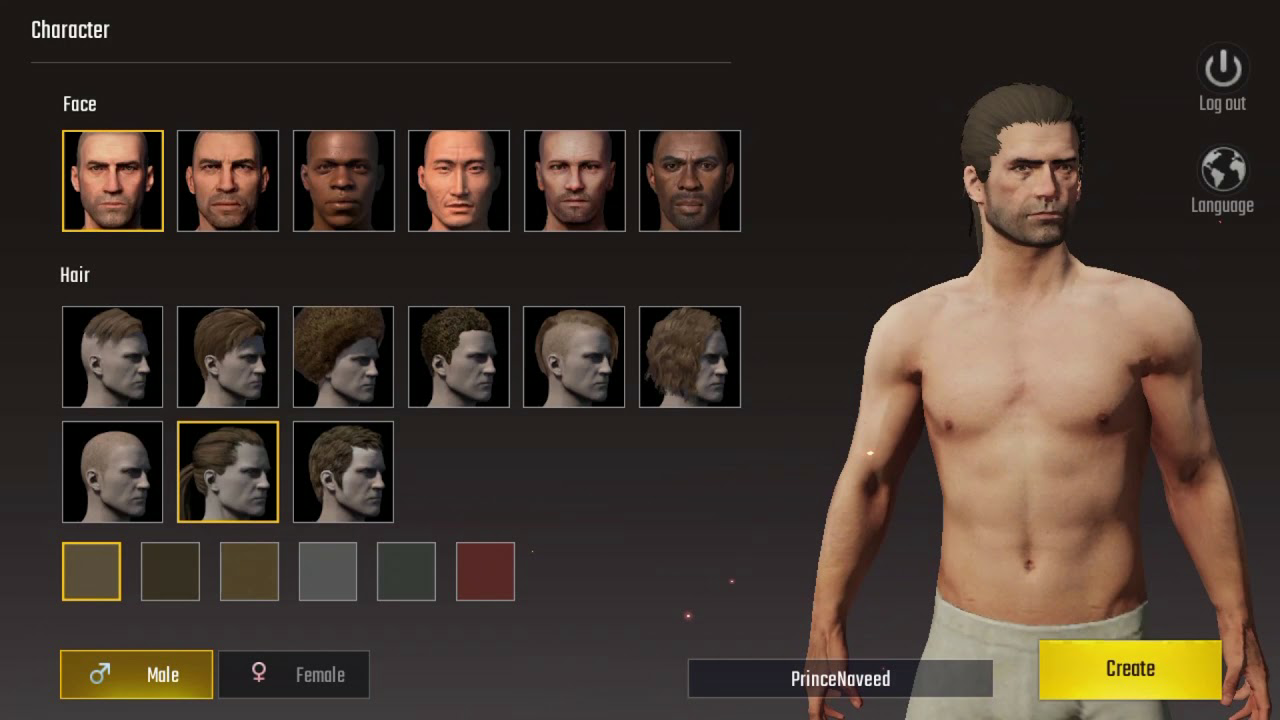Image resolution: width=1280 pixels, height=720 pixels.
Task: Choose the light tan hair color swatch
Action: [91, 571]
